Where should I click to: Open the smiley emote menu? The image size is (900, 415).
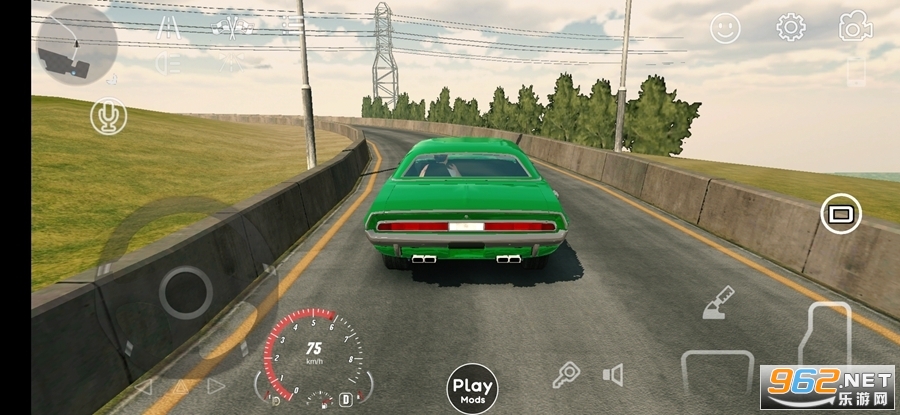click(725, 28)
